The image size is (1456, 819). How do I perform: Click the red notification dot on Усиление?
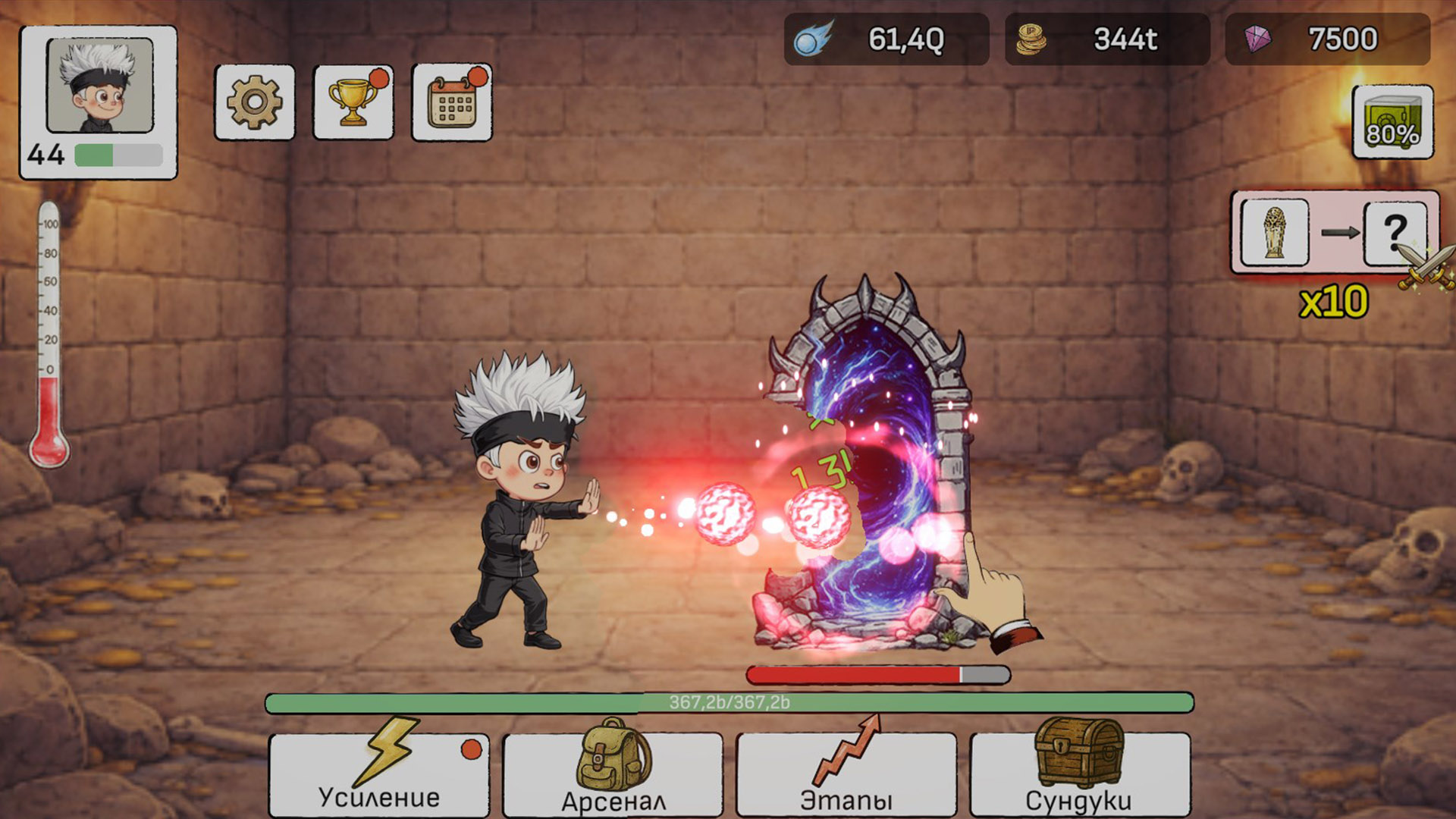[472, 750]
